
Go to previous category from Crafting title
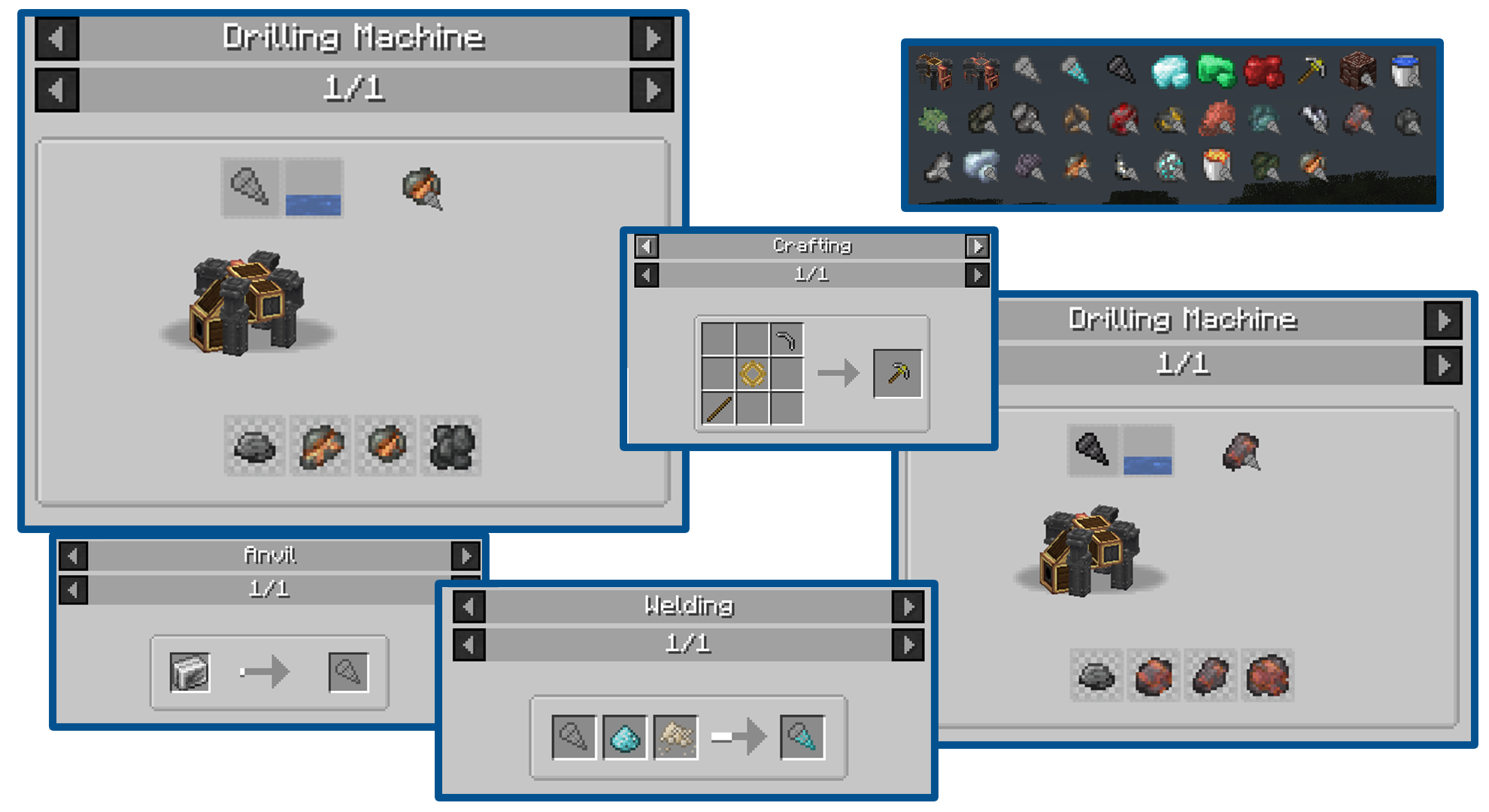pos(646,246)
